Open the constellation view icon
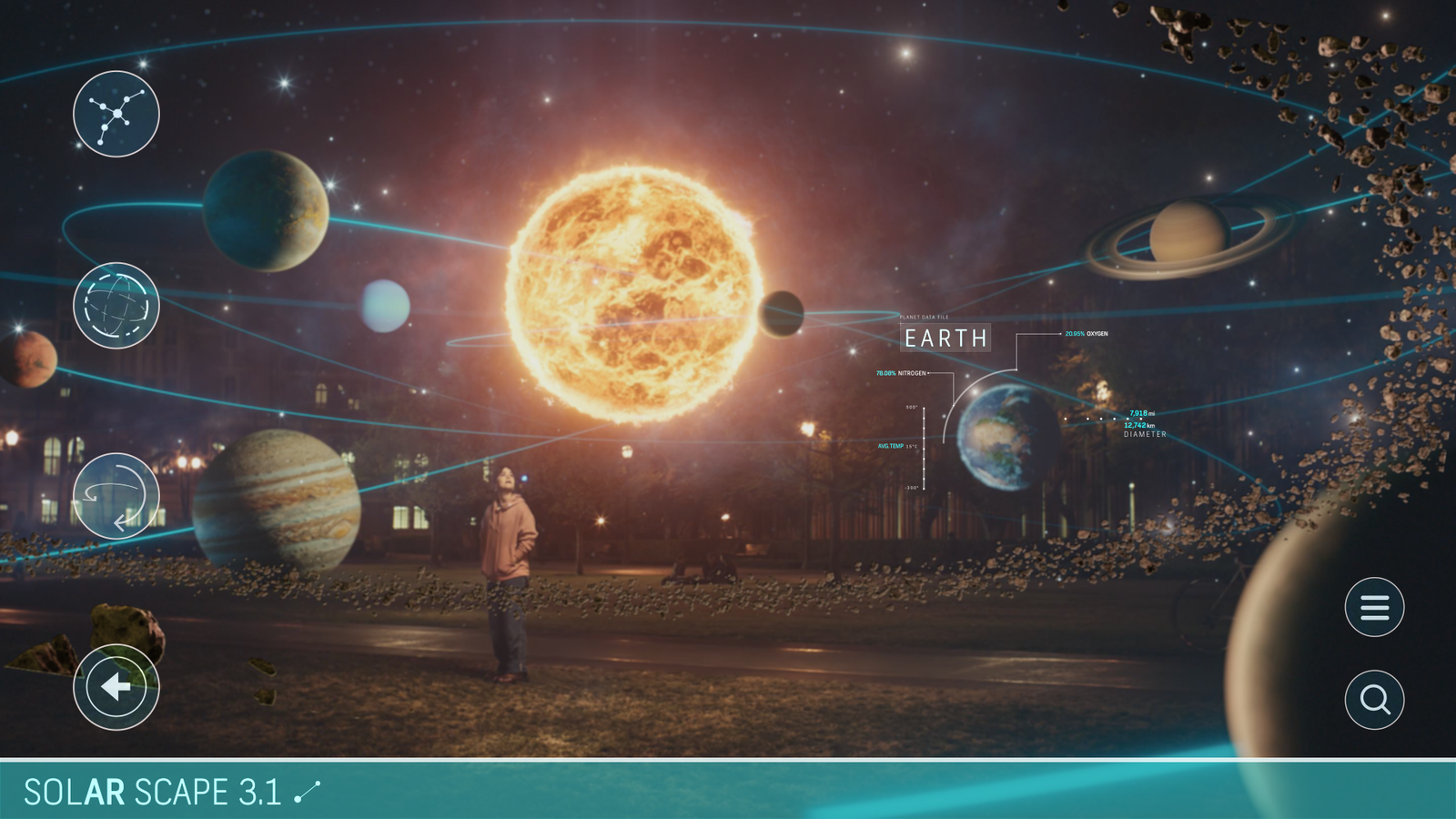This screenshot has height=819, width=1456. pyautogui.click(x=116, y=114)
